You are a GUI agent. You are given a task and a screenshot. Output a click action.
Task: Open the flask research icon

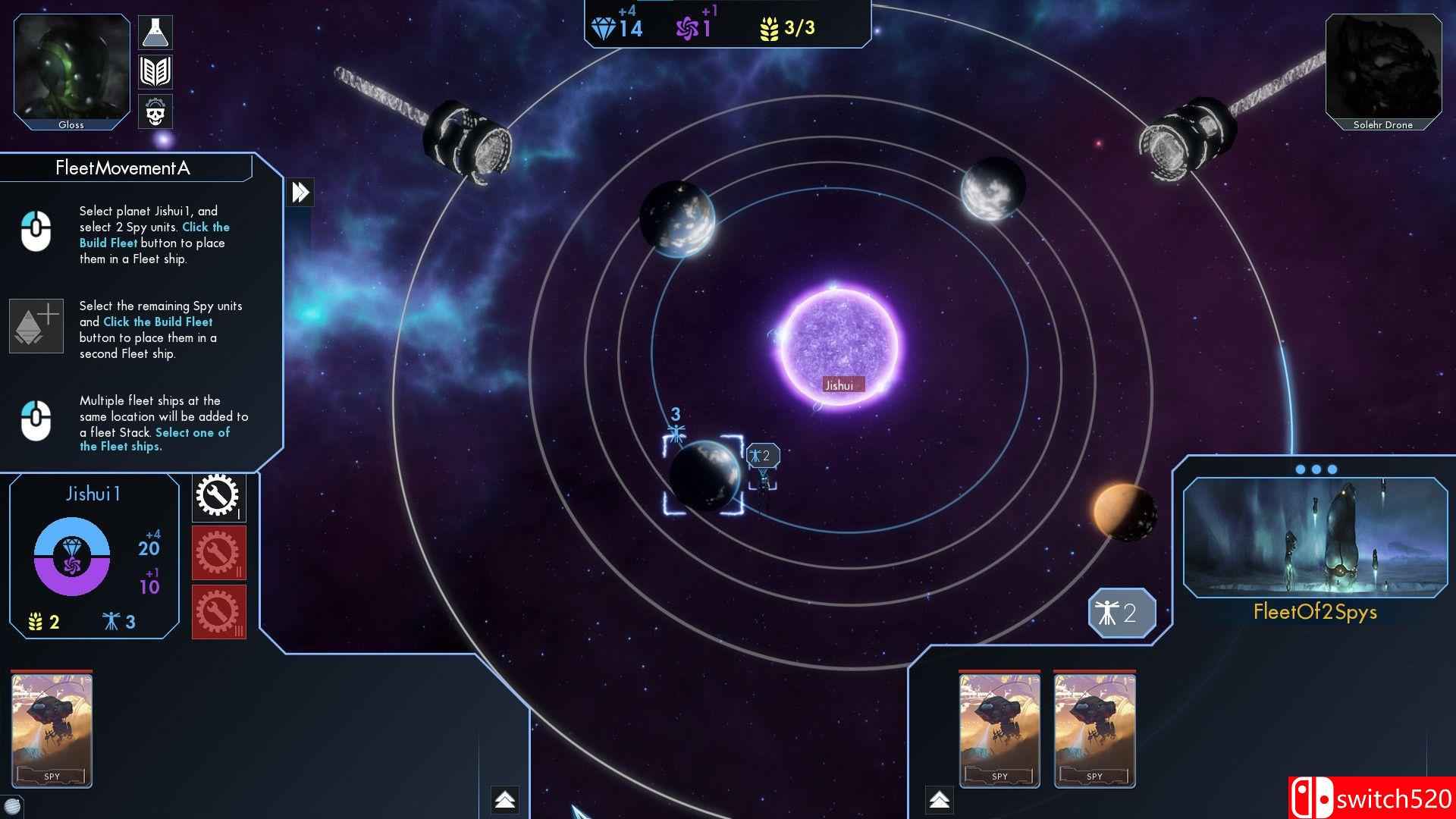tap(155, 33)
